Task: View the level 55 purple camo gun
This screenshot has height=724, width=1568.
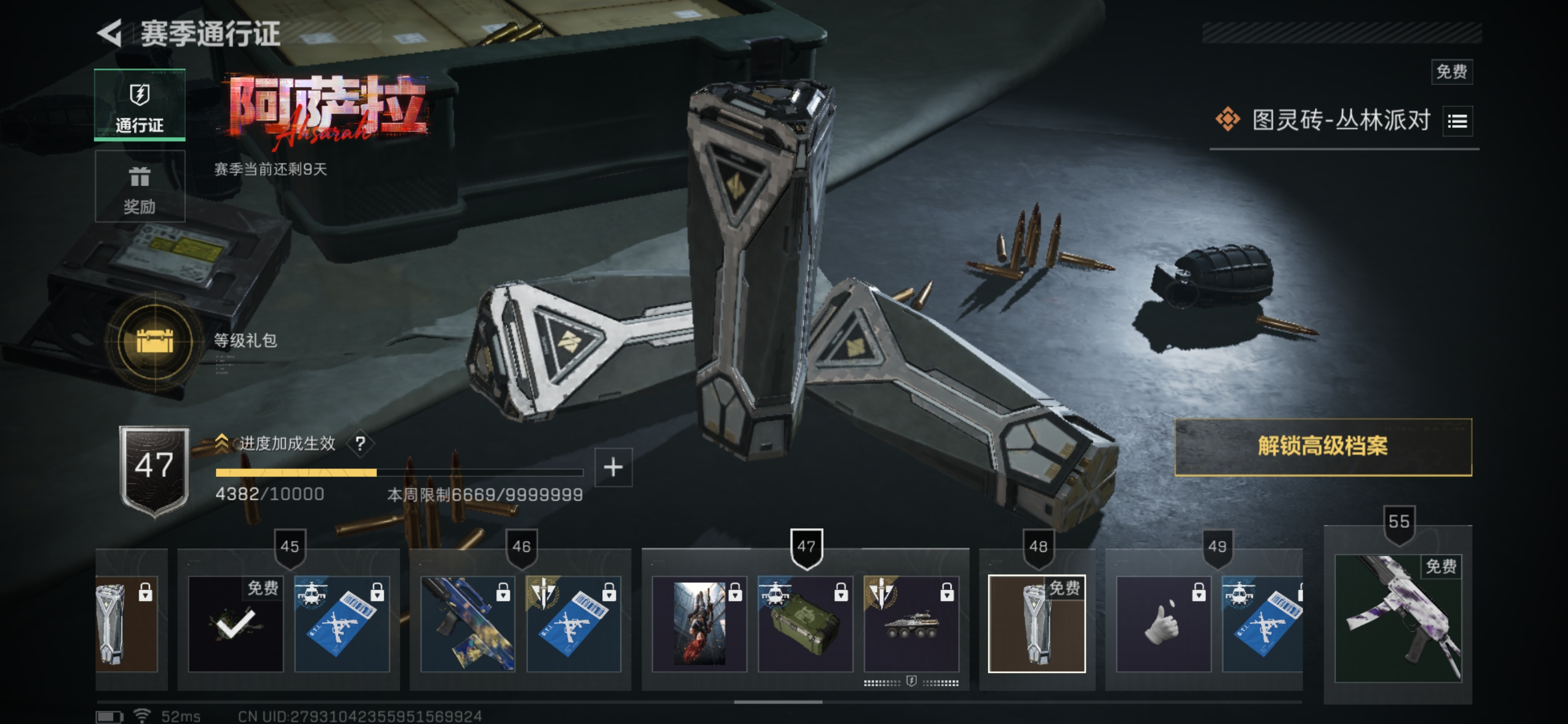Action: click(1397, 617)
